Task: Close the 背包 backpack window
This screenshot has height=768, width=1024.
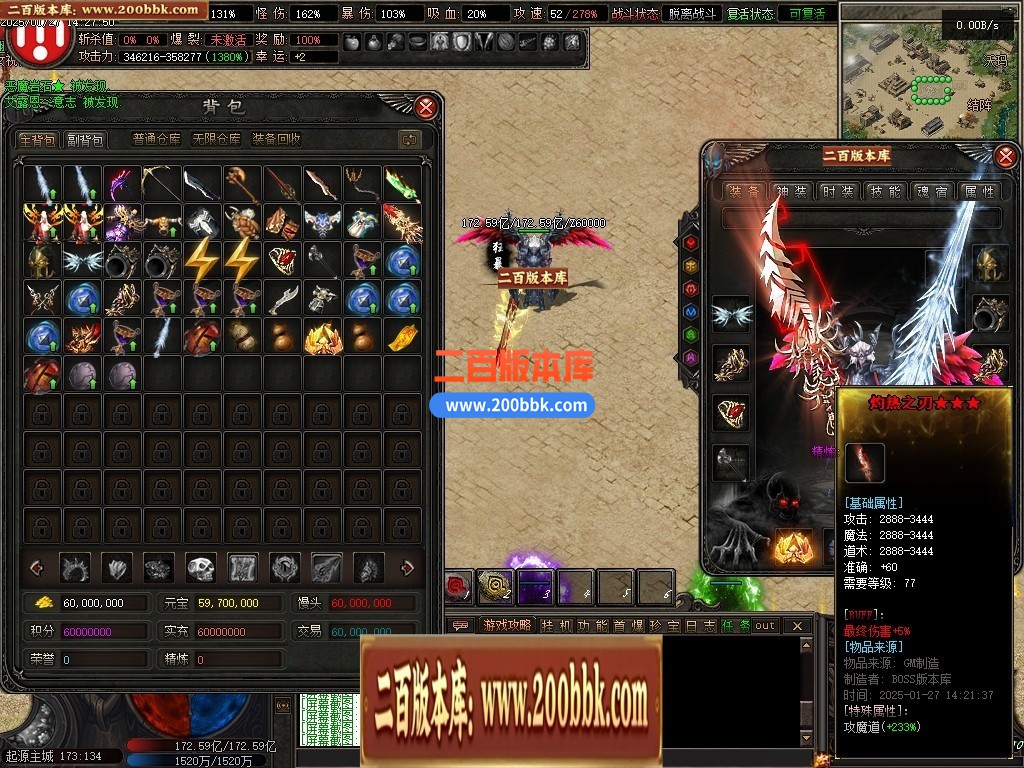Action: click(426, 107)
